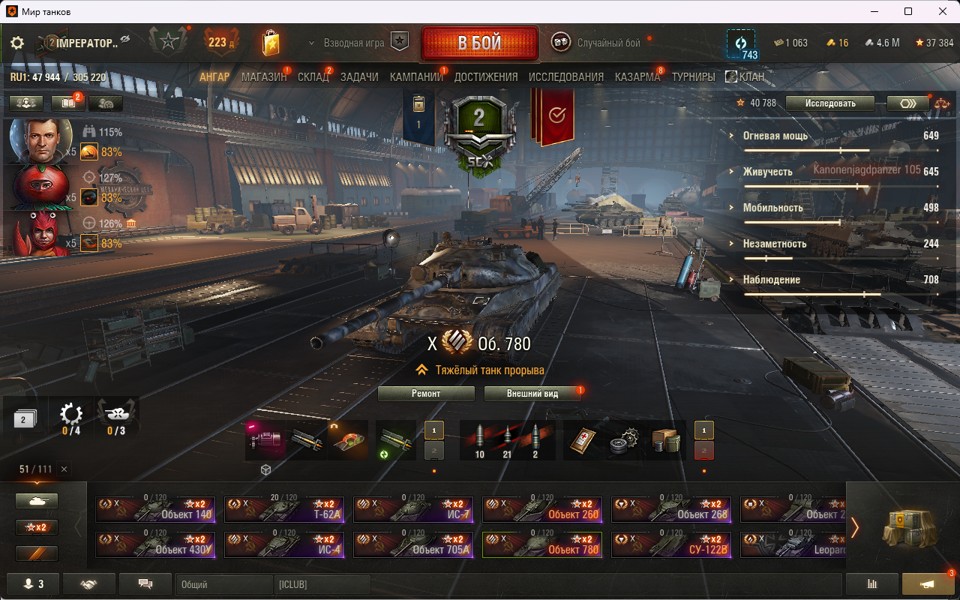Click the Исследовать button

829,103
